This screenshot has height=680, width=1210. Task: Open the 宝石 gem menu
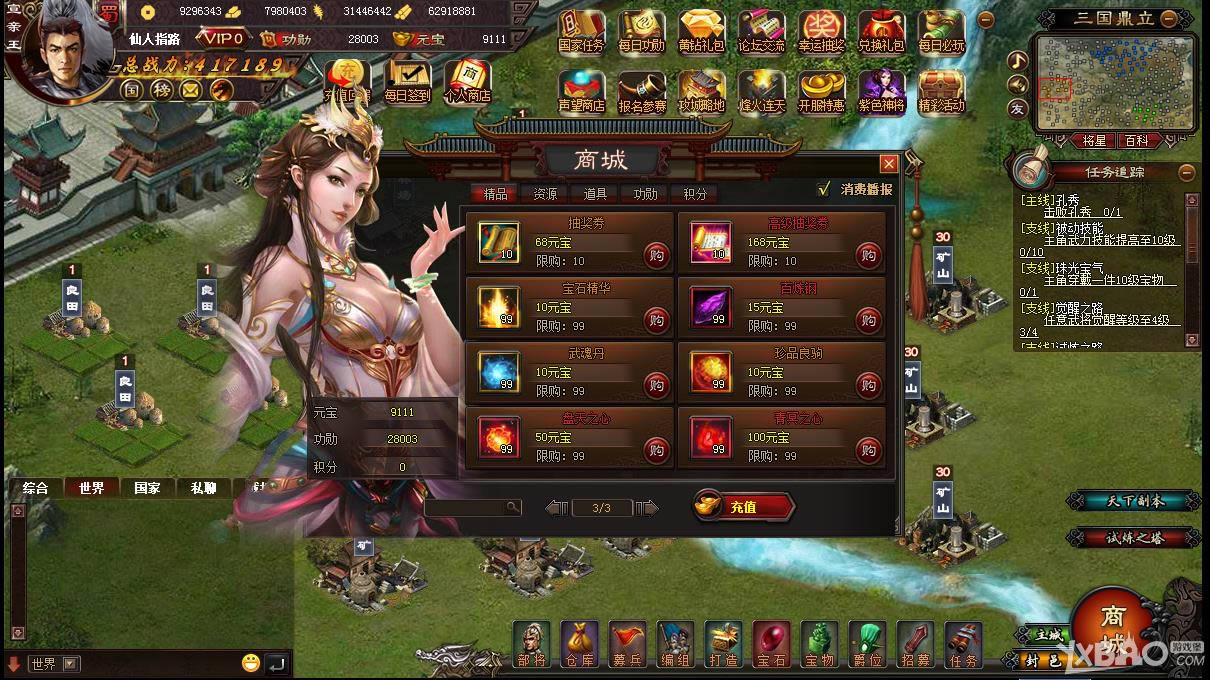pos(771,644)
